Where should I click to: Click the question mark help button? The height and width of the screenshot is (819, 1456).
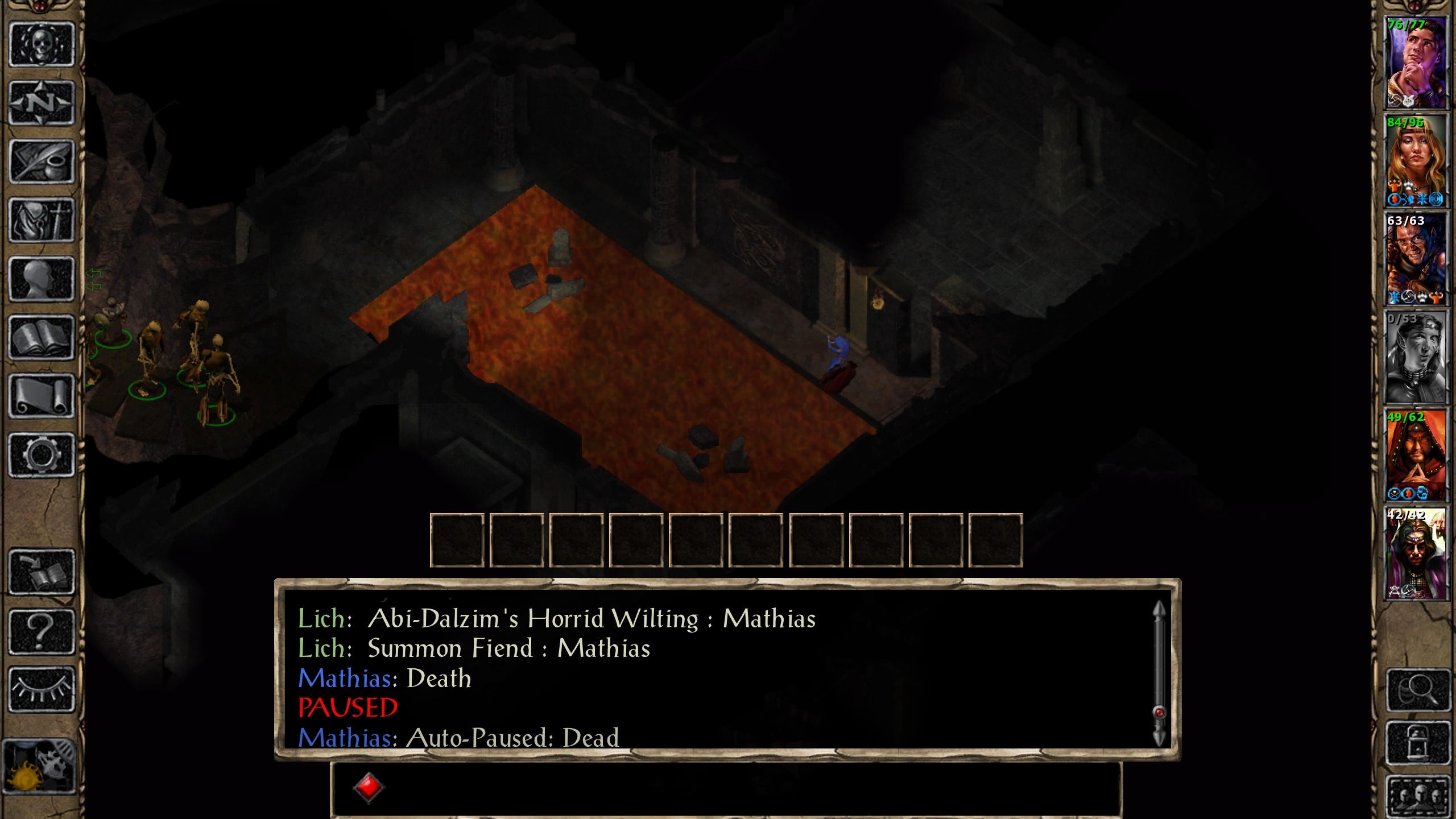(42, 631)
